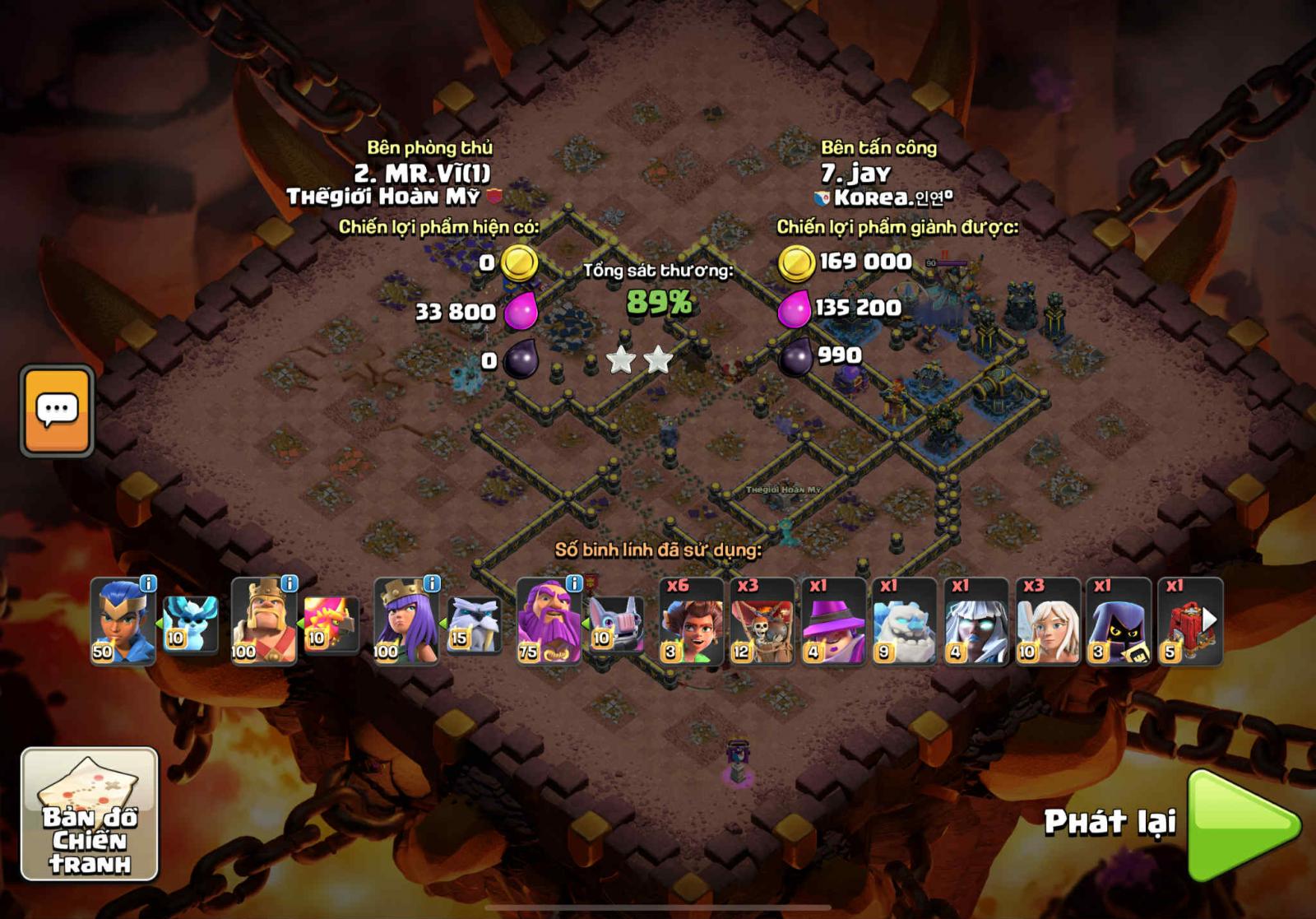This screenshot has width=1316, height=919.
Task: Show info for the Grand Warden hero
Action: (x=574, y=584)
